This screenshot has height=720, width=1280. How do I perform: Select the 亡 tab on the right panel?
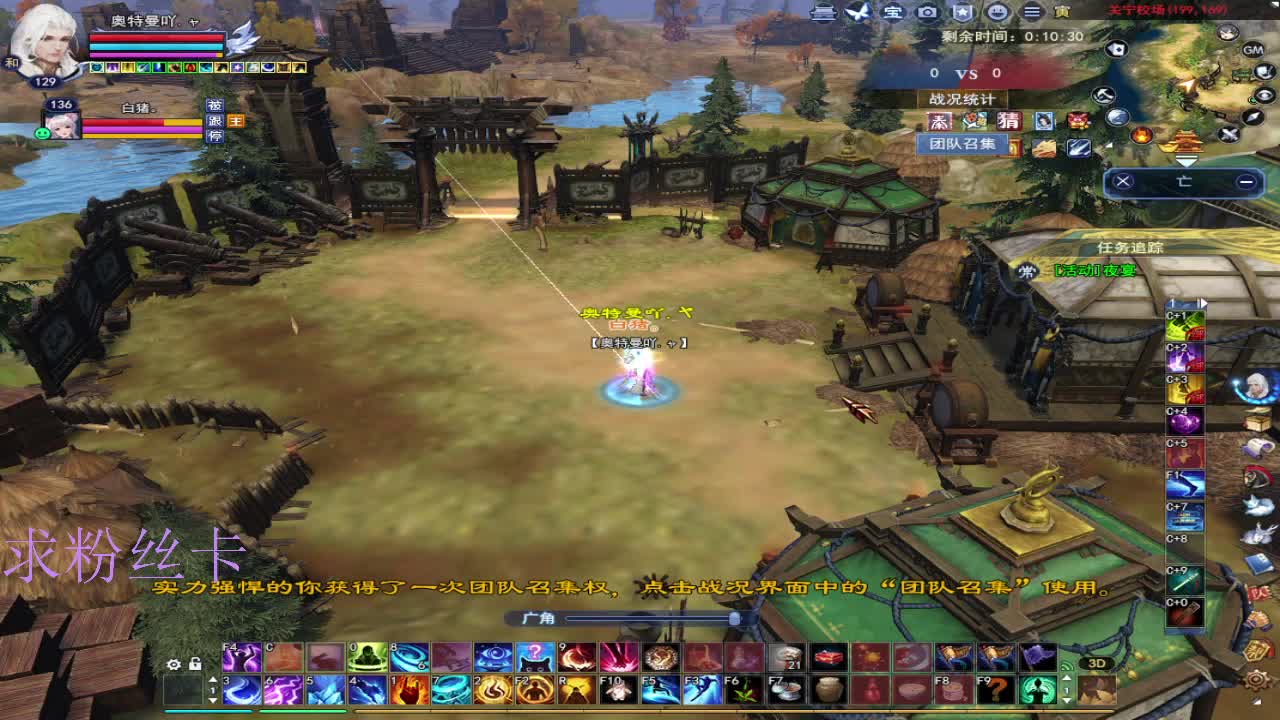coord(1184,181)
